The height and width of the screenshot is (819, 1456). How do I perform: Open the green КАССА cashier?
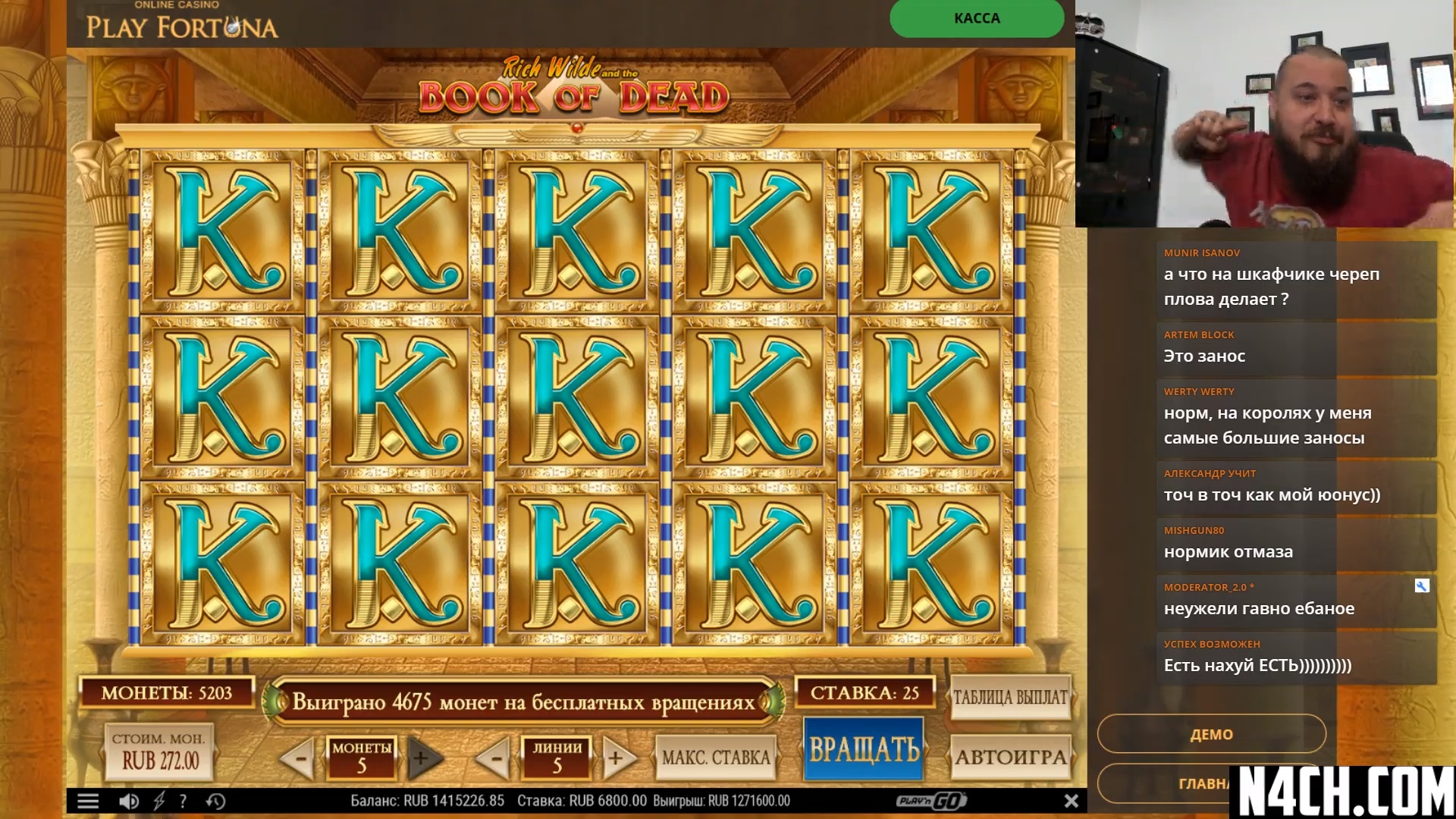pos(976,18)
